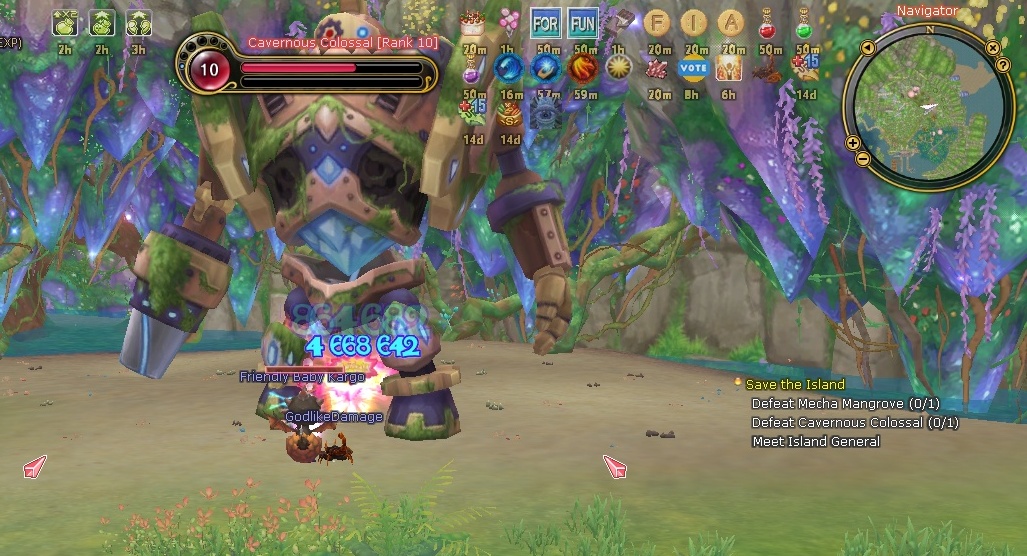Collapse the minimap using the arrow button
The width and height of the screenshot is (1027, 556).
point(867,47)
